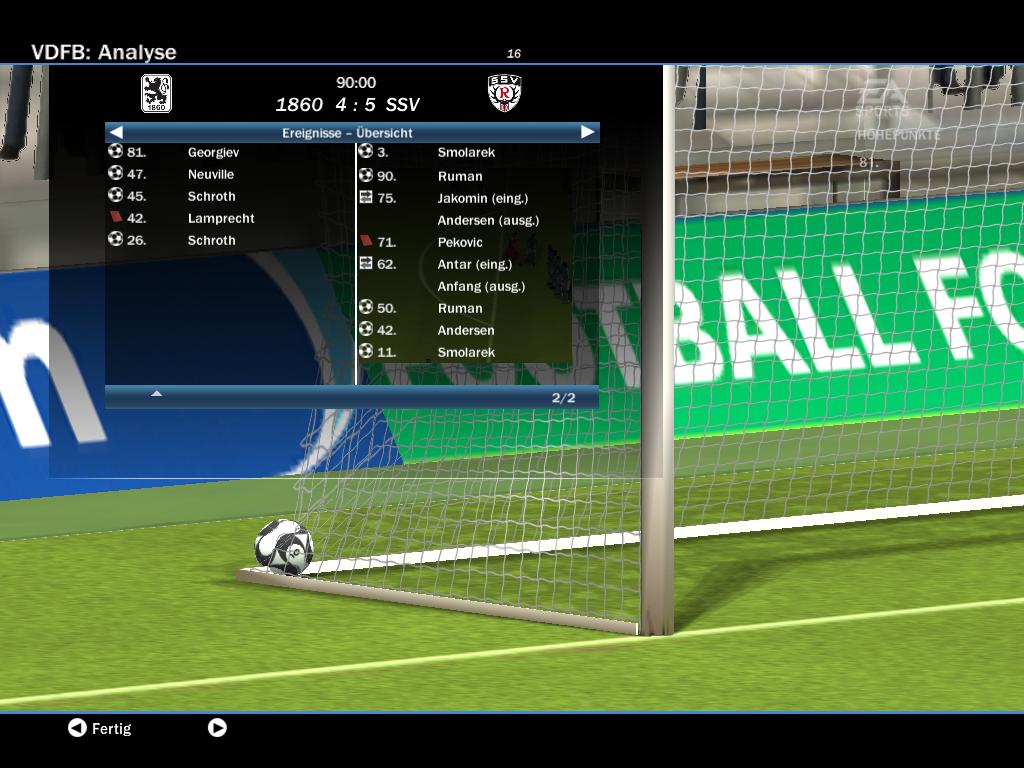
Task: Select Lamprecht's 42nd minute card entry
Action: coord(220,218)
